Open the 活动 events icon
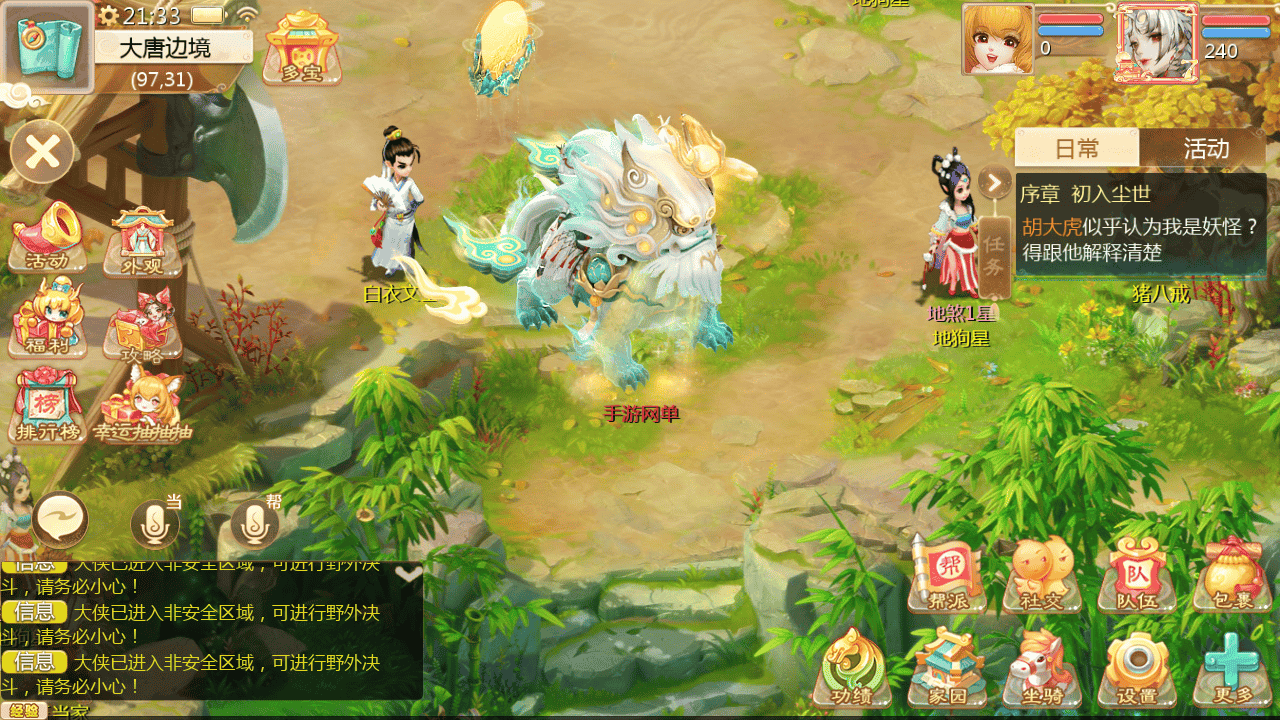 48,238
